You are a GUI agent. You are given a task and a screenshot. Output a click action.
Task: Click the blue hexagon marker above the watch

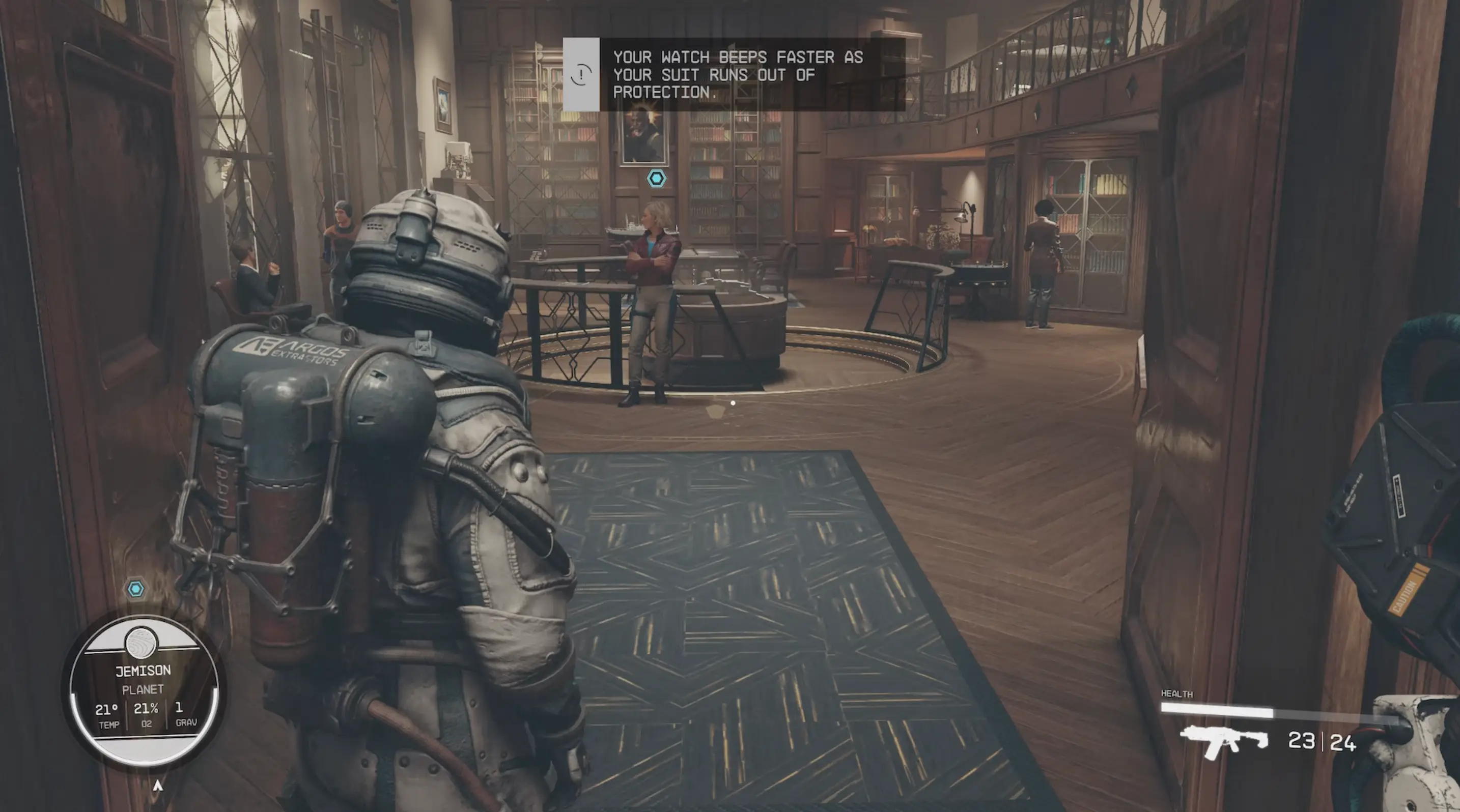coord(135,589)
